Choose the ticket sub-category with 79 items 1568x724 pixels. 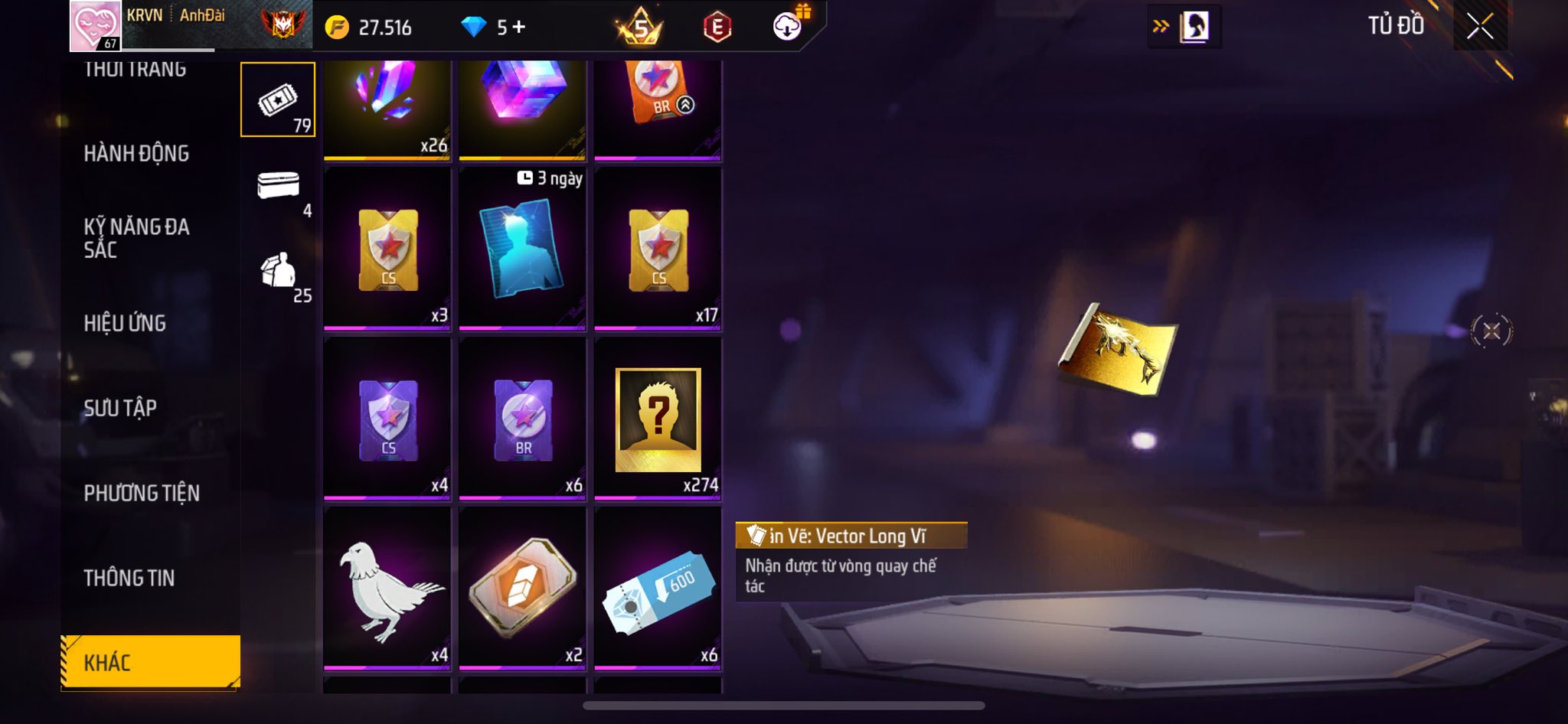[278, 100]
